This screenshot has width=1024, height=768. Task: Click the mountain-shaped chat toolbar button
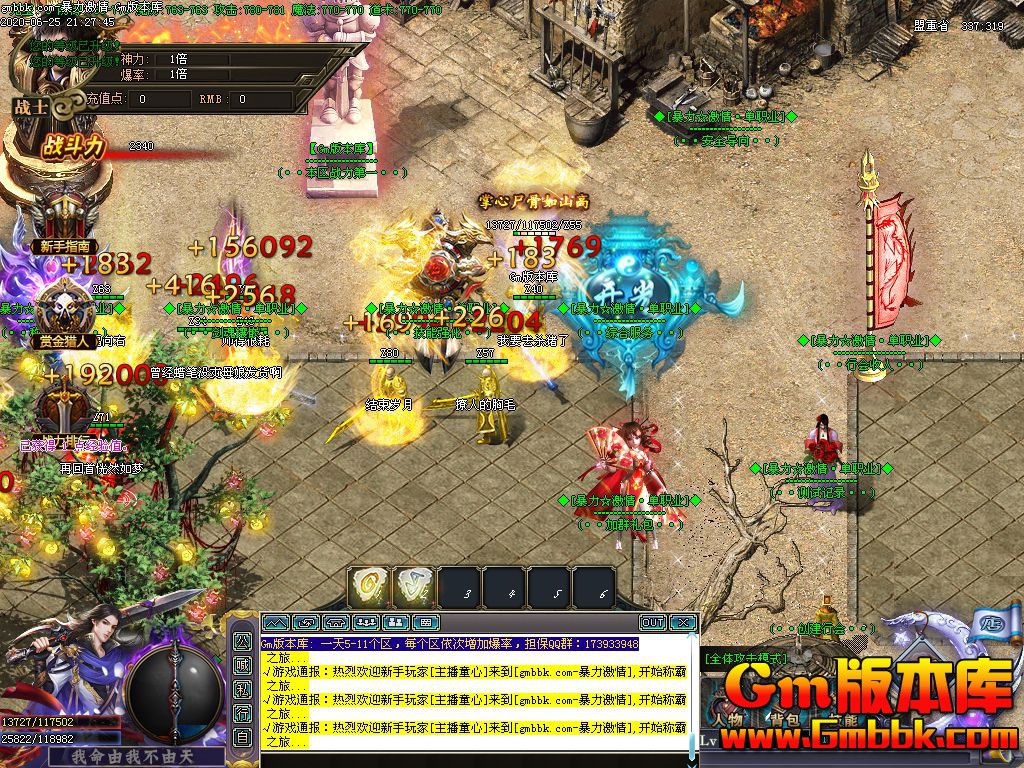pyautogui.click(x=275, y=622)
